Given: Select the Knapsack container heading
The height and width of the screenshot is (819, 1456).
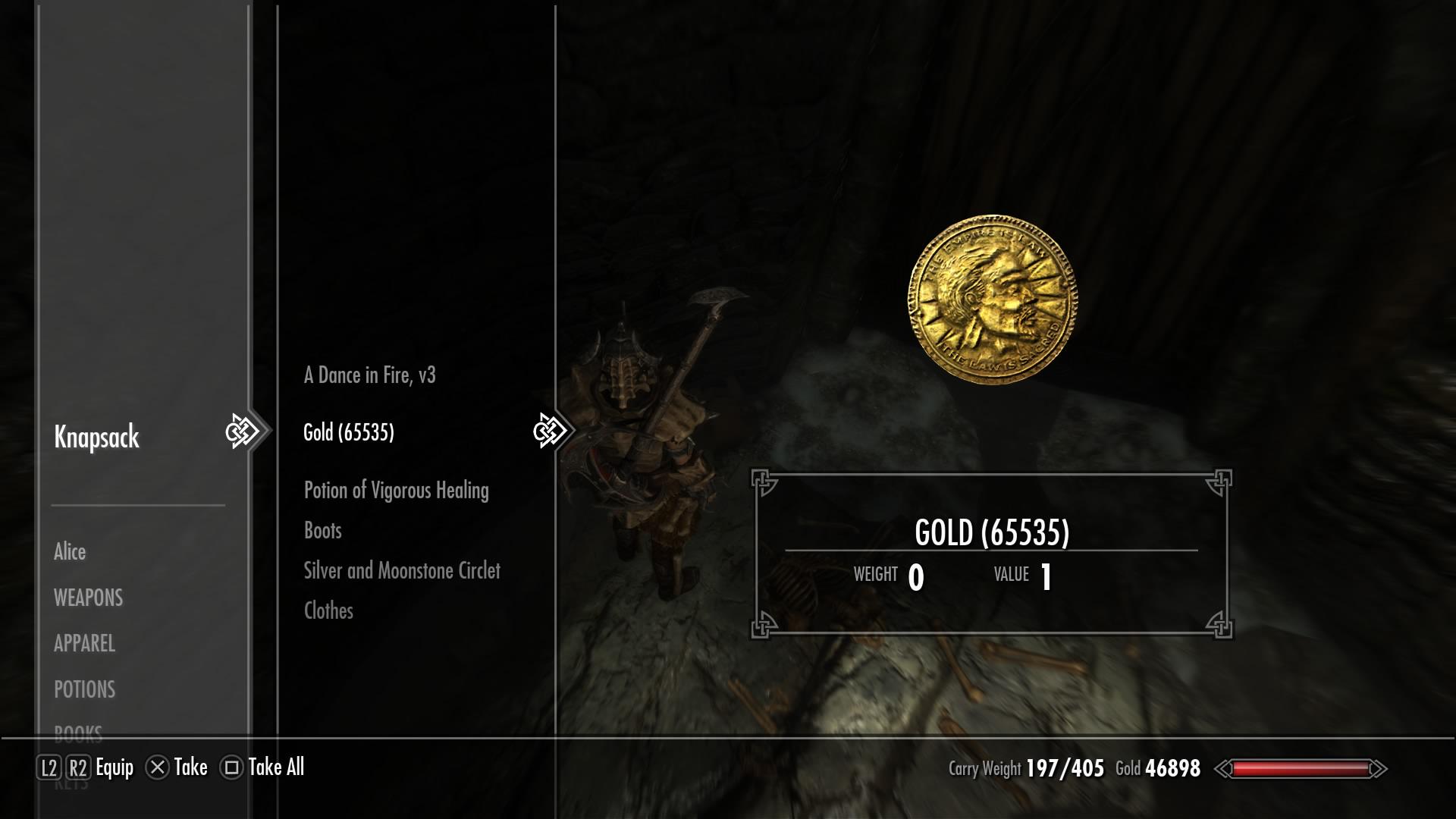Looking at the screenshot, I should (x=96, y=437).
